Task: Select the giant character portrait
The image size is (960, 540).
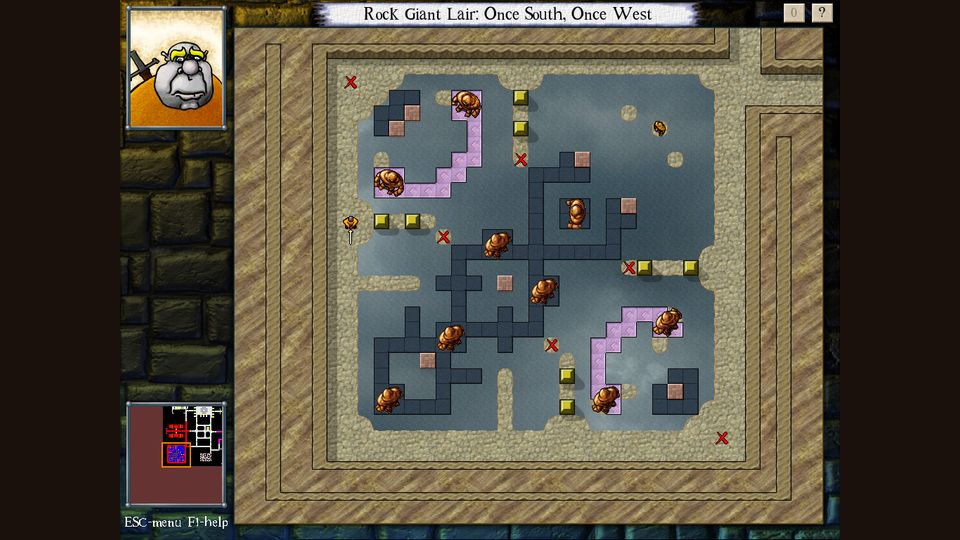Action: (176, 68)
